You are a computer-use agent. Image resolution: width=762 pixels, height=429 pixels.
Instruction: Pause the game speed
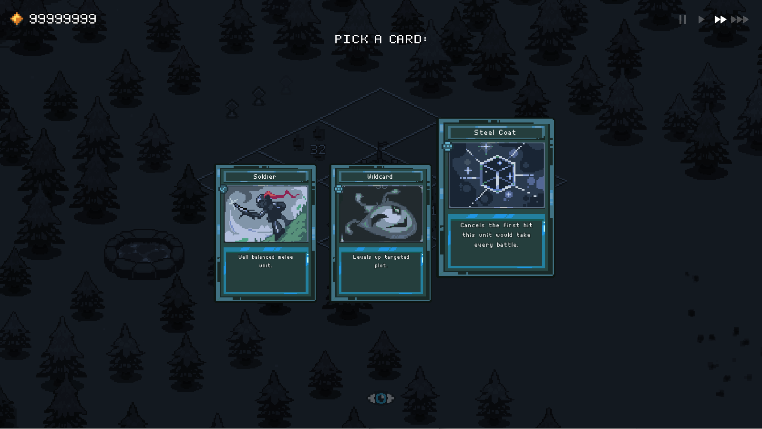click(x=683, y=19)
